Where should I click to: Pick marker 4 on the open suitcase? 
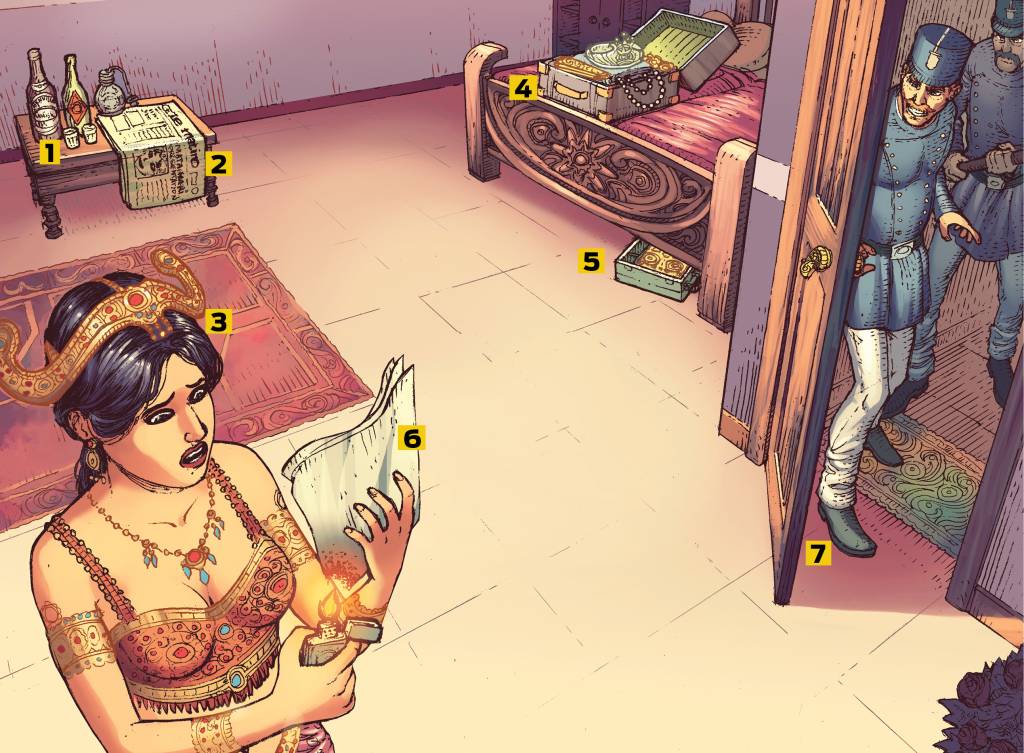pyautogui.click(x=521, y=87)
